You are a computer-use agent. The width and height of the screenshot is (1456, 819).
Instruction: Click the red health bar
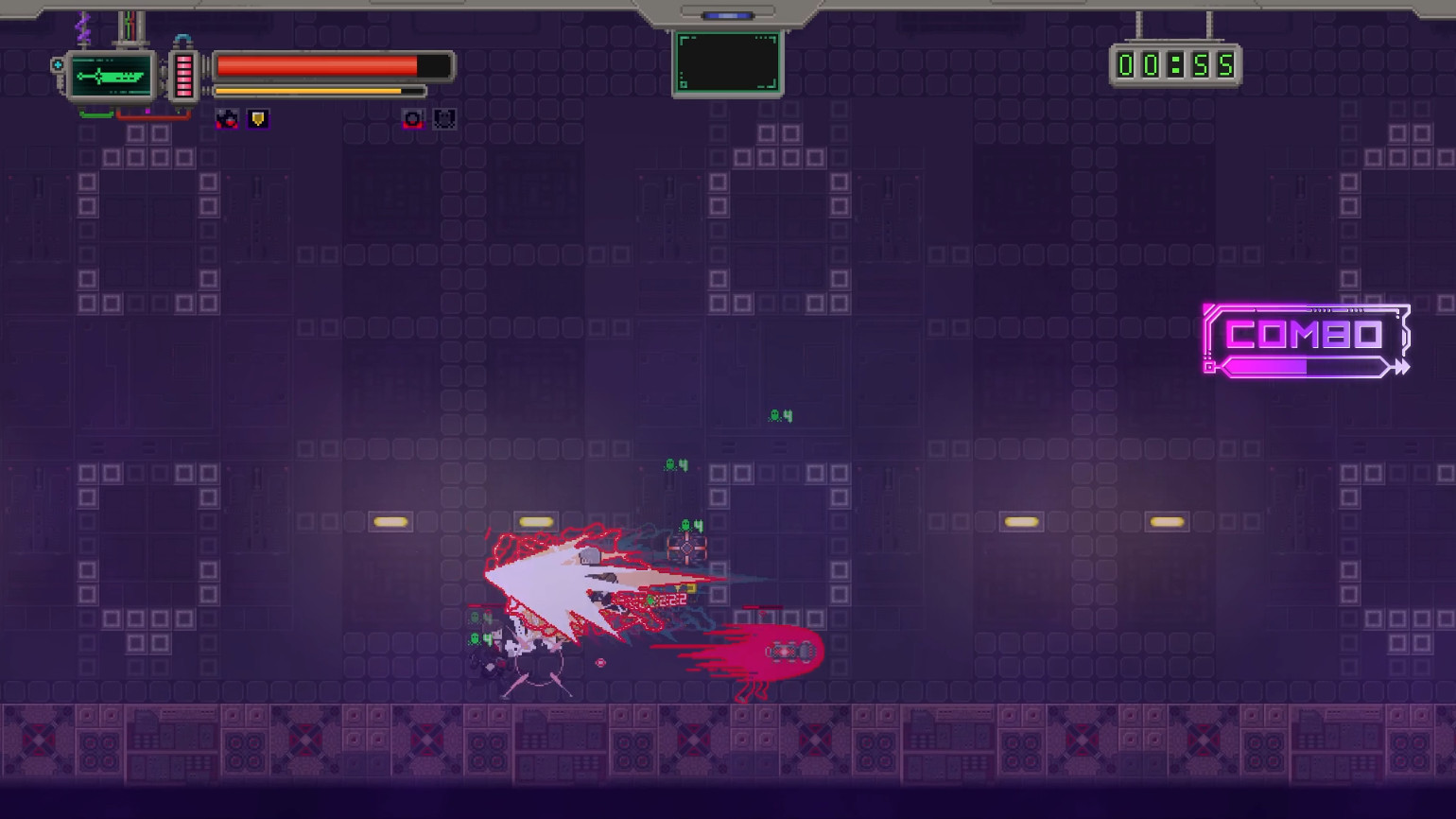click(317, 66)
